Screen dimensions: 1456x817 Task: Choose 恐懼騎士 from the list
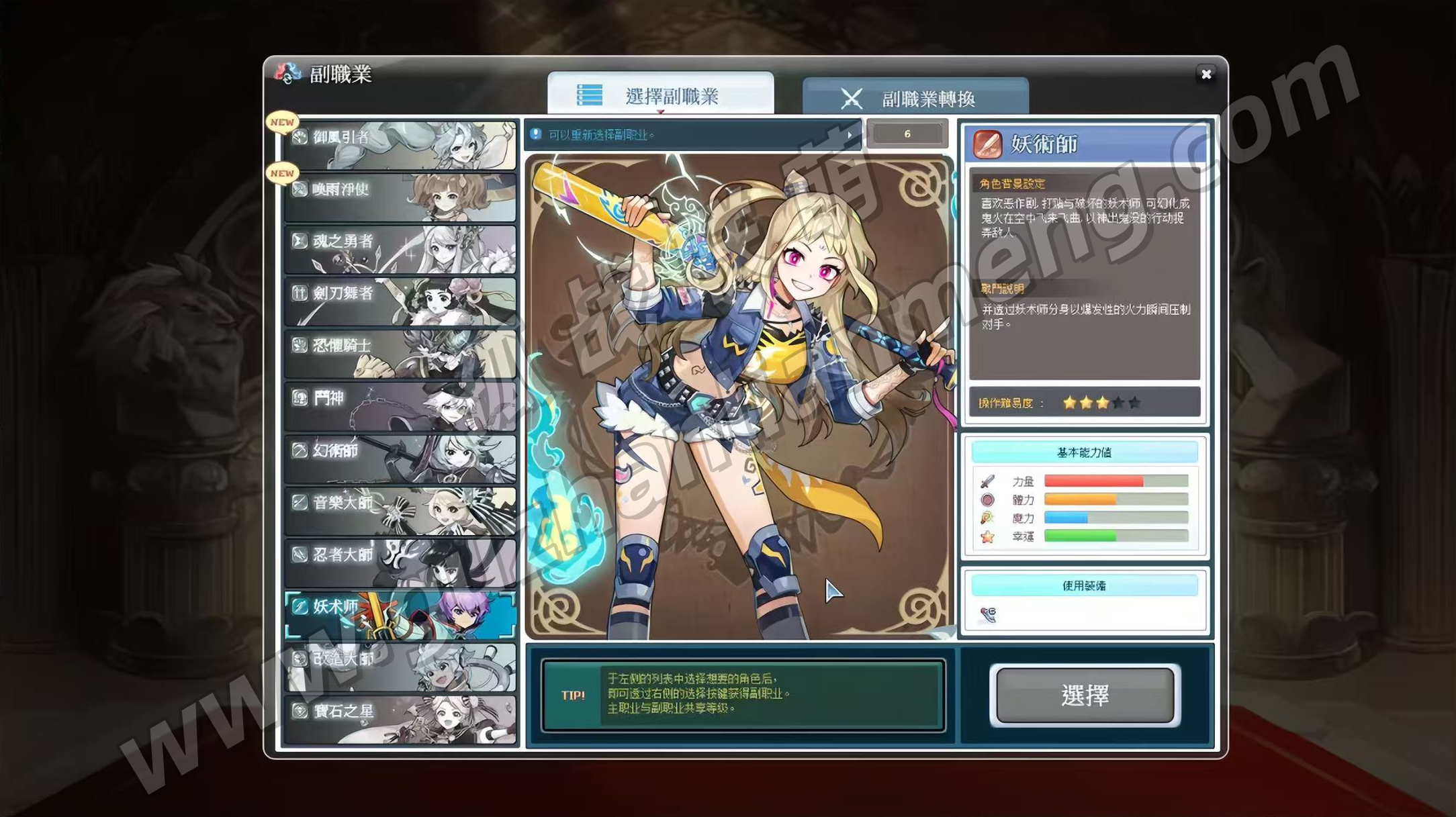click(401, 353)
